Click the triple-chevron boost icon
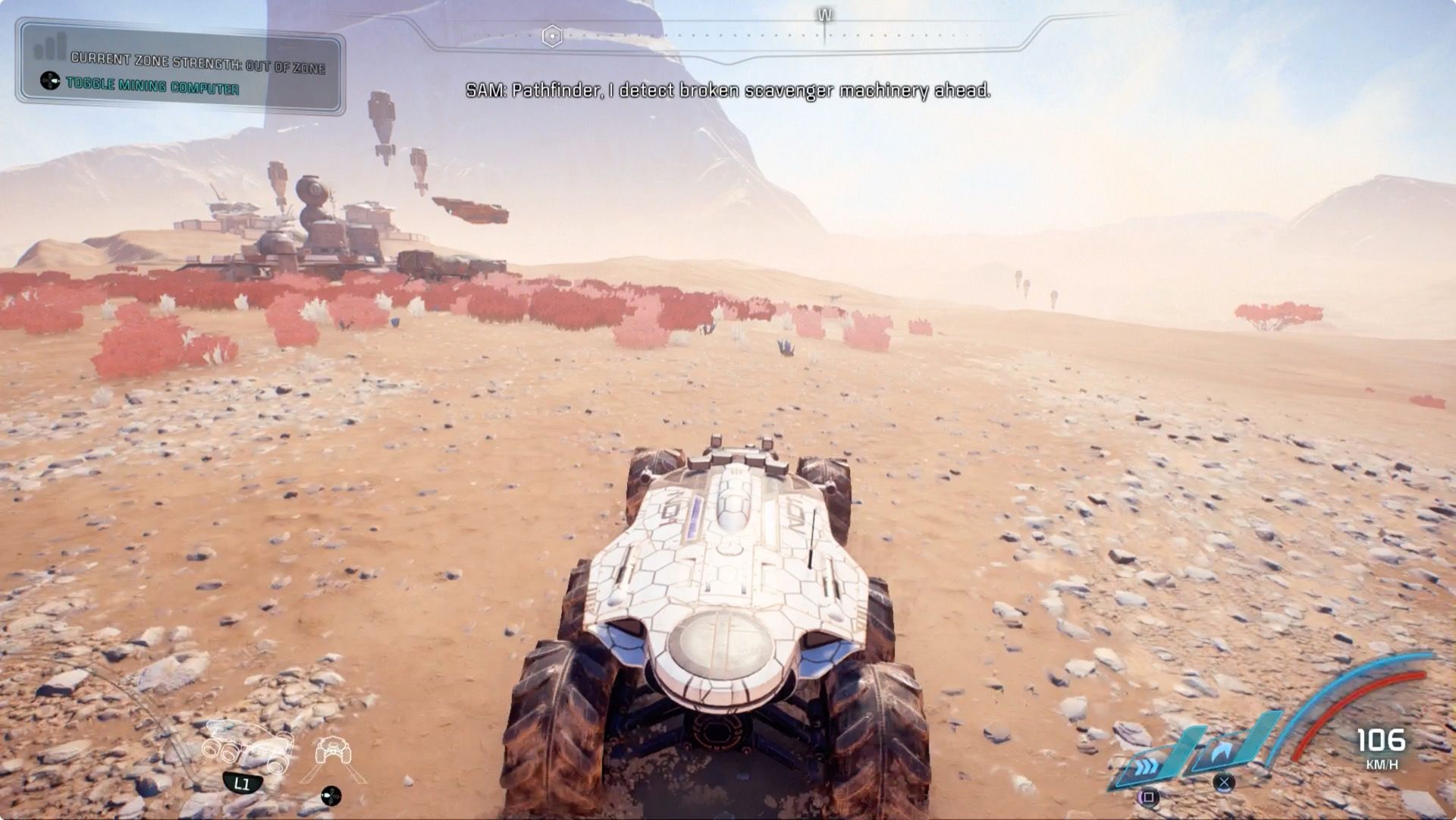 pyautogui.click(x=1146, y=766)
